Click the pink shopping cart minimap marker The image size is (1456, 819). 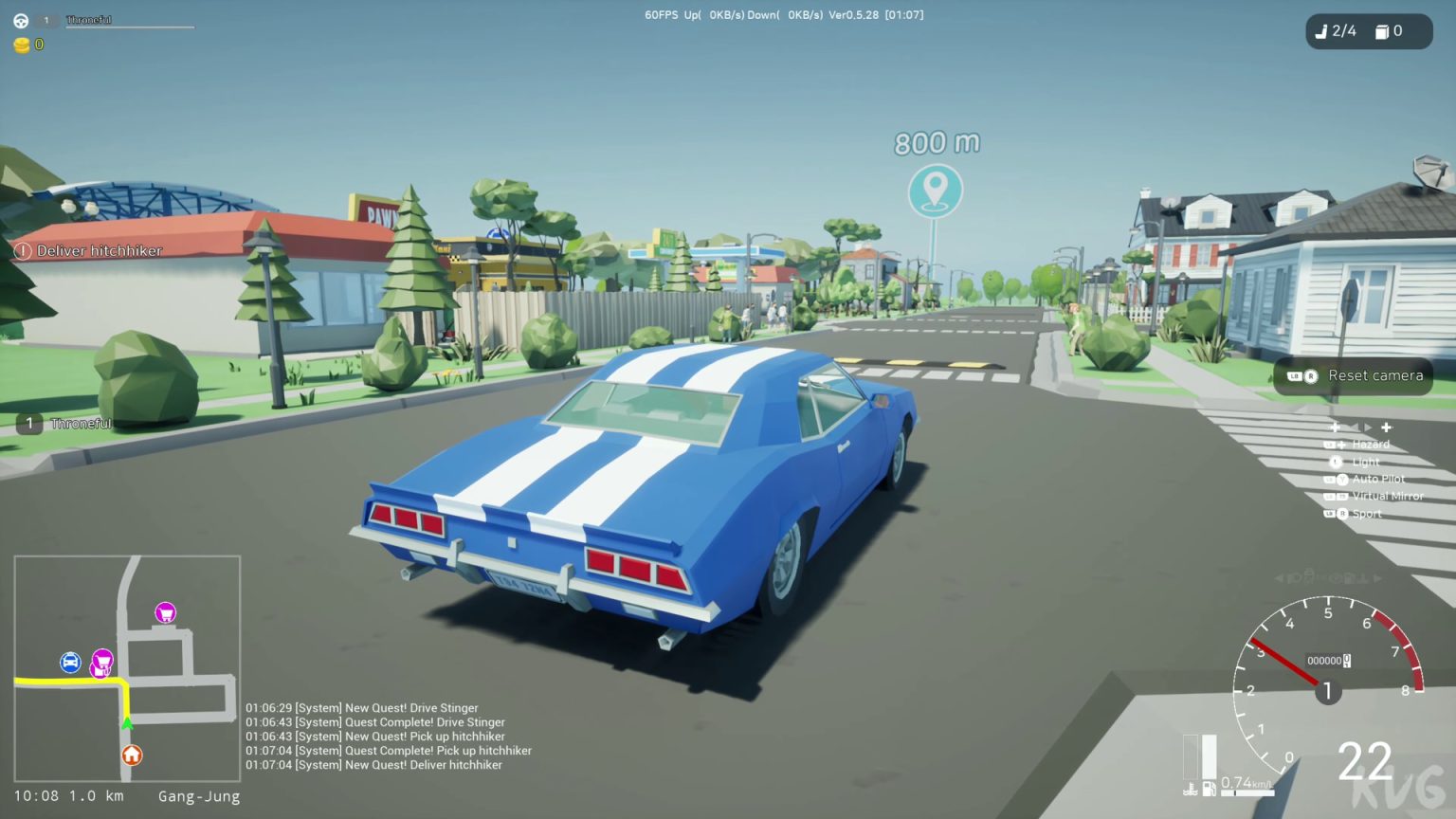164,612
